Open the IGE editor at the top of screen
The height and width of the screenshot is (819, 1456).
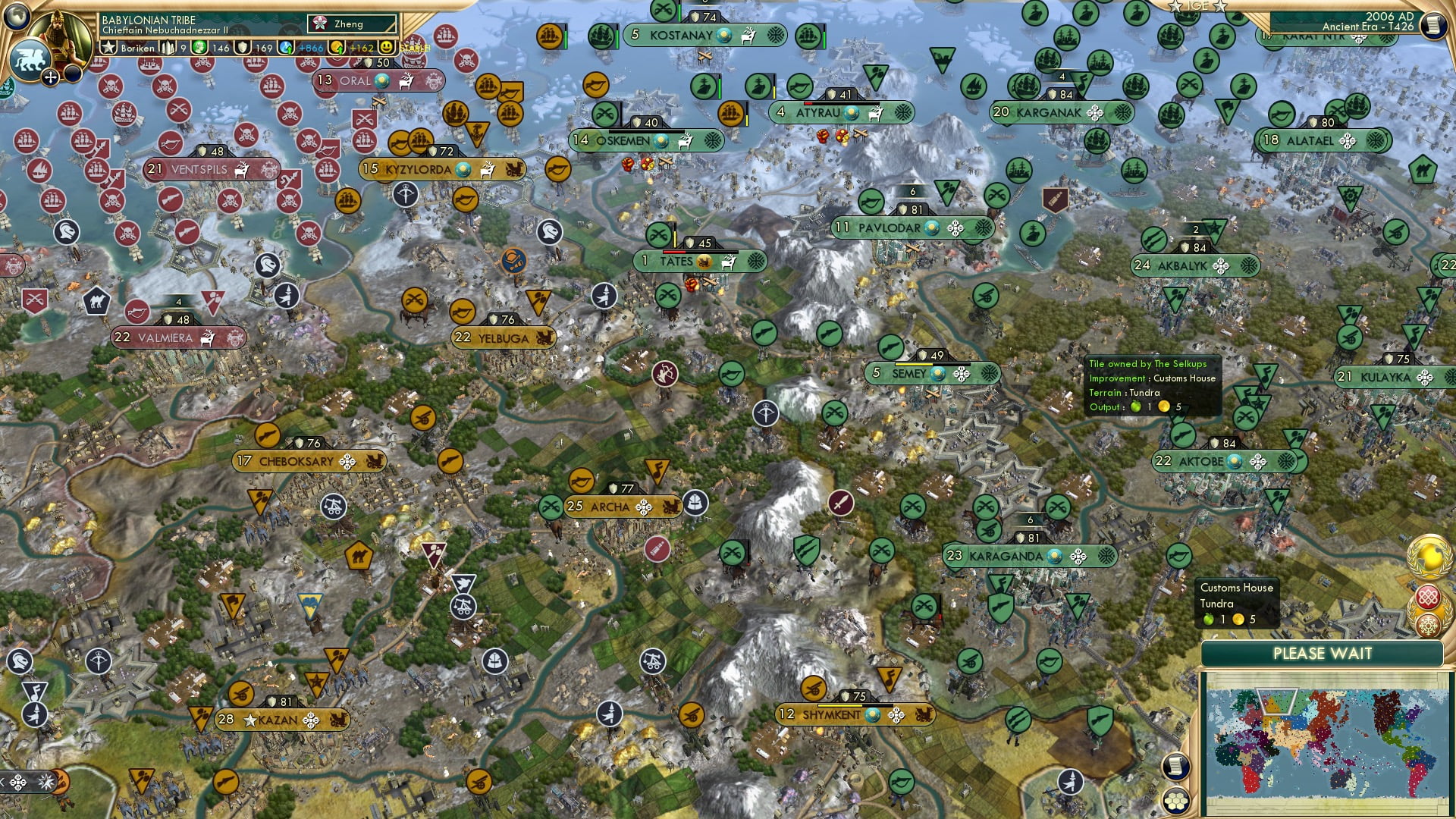(x=1197, y=8)
